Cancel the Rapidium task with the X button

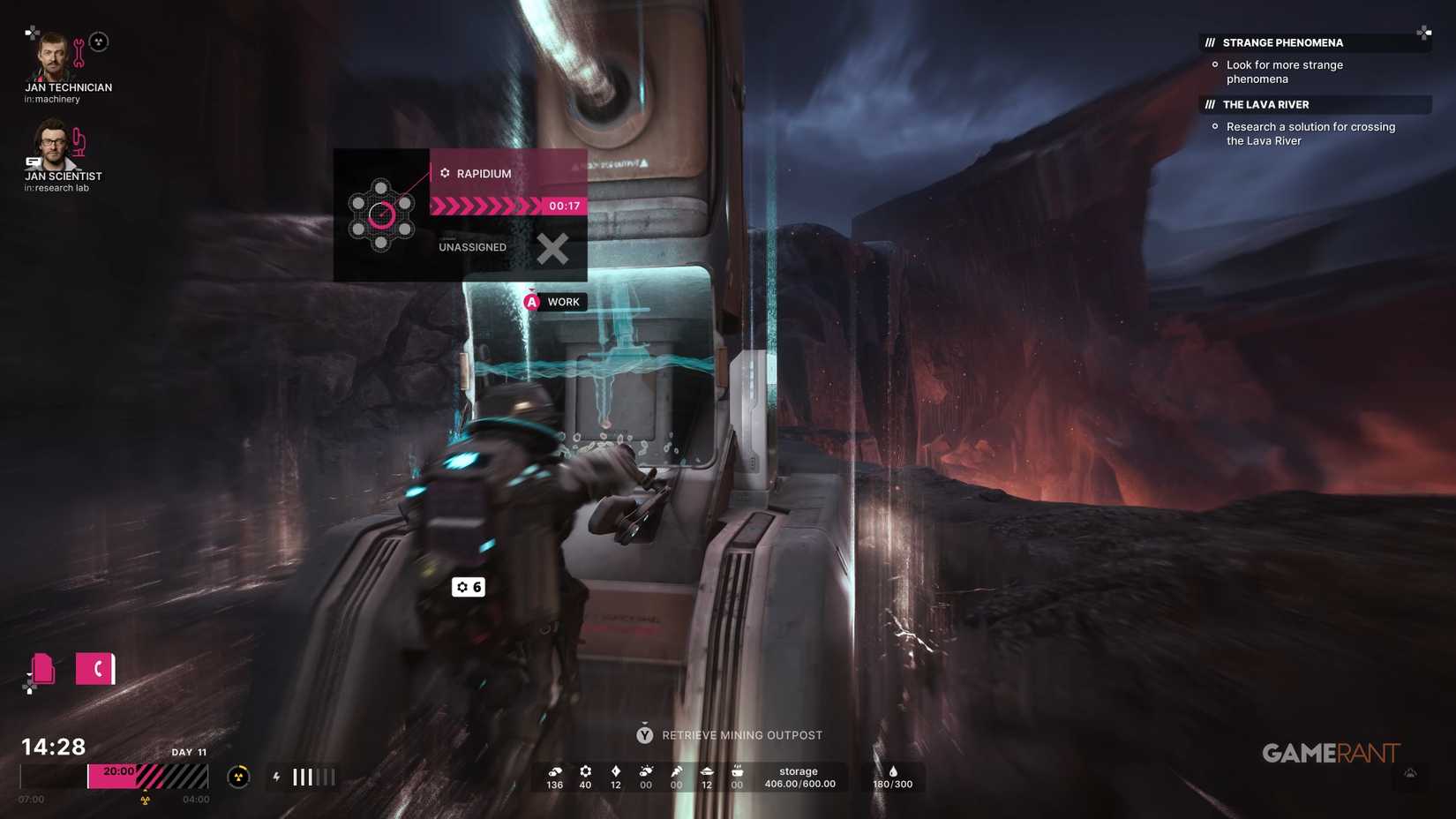pos(552,248)
